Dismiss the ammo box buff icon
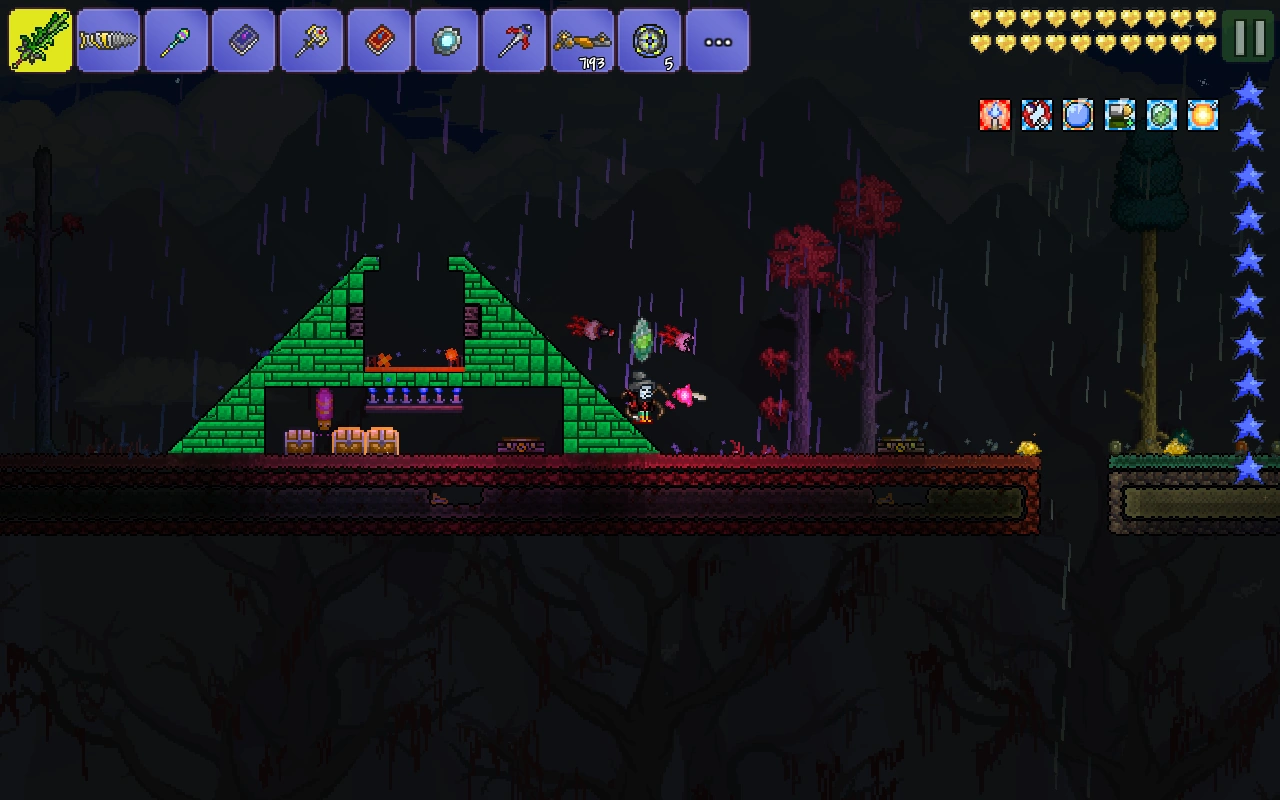The height and width of the screenshot is (800, 1280). click(1118, 115)
